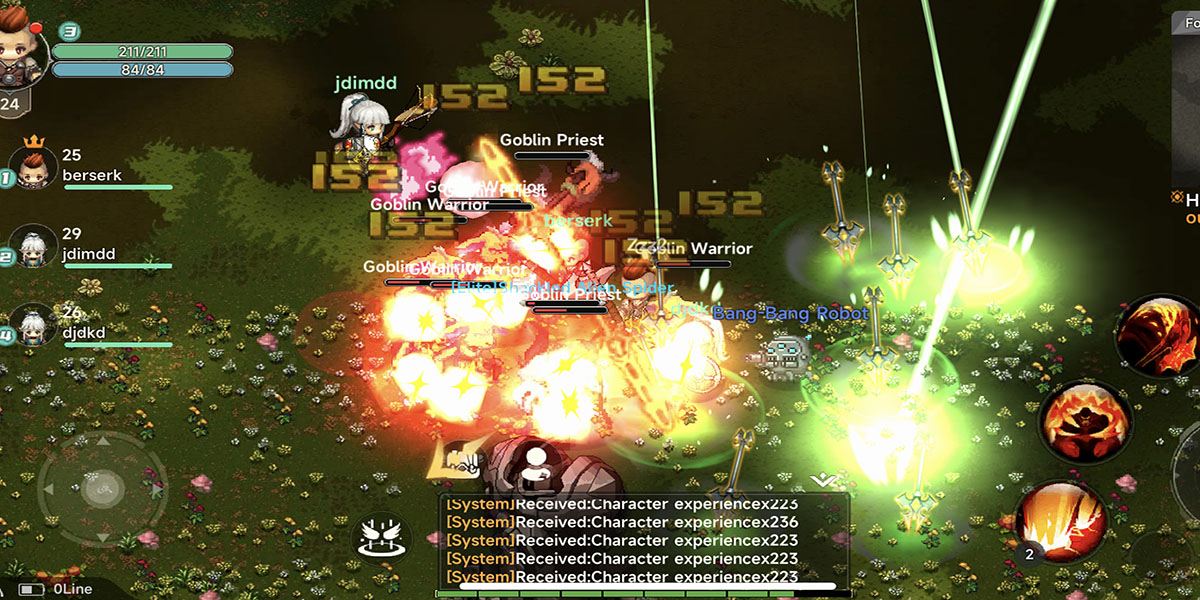Open the quest tracker panel

click(1186, 110)
